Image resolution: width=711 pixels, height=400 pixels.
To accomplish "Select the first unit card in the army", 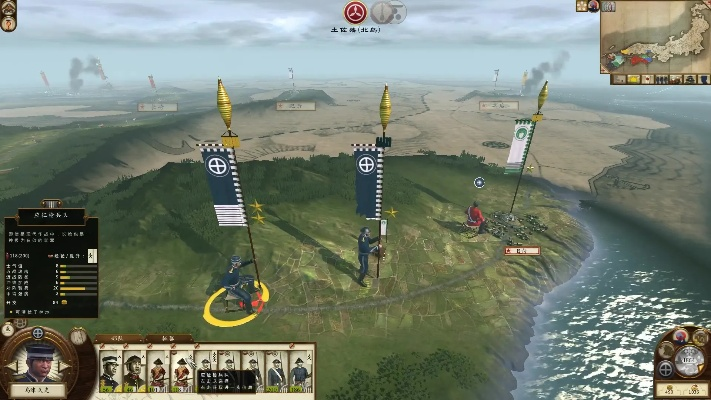I will pyautogui.click(x=109, y=372).
